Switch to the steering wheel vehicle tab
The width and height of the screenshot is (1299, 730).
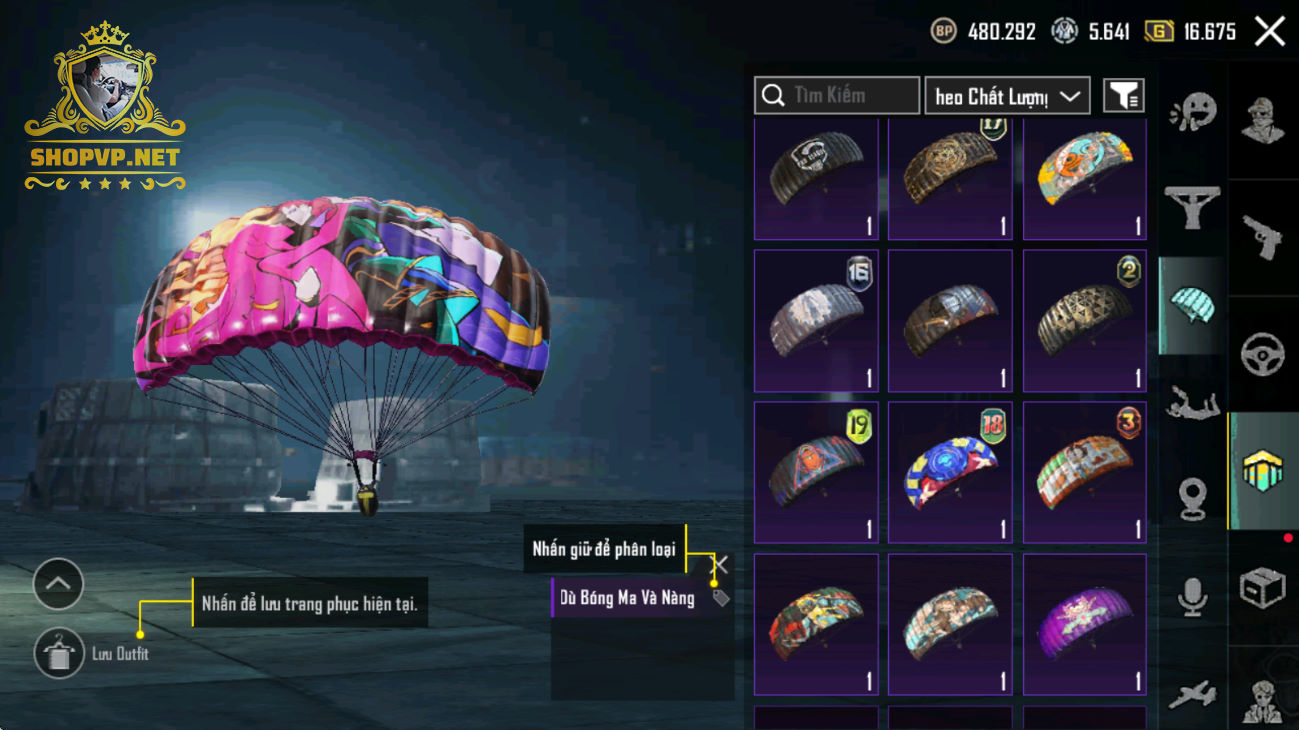[1262, 355]
